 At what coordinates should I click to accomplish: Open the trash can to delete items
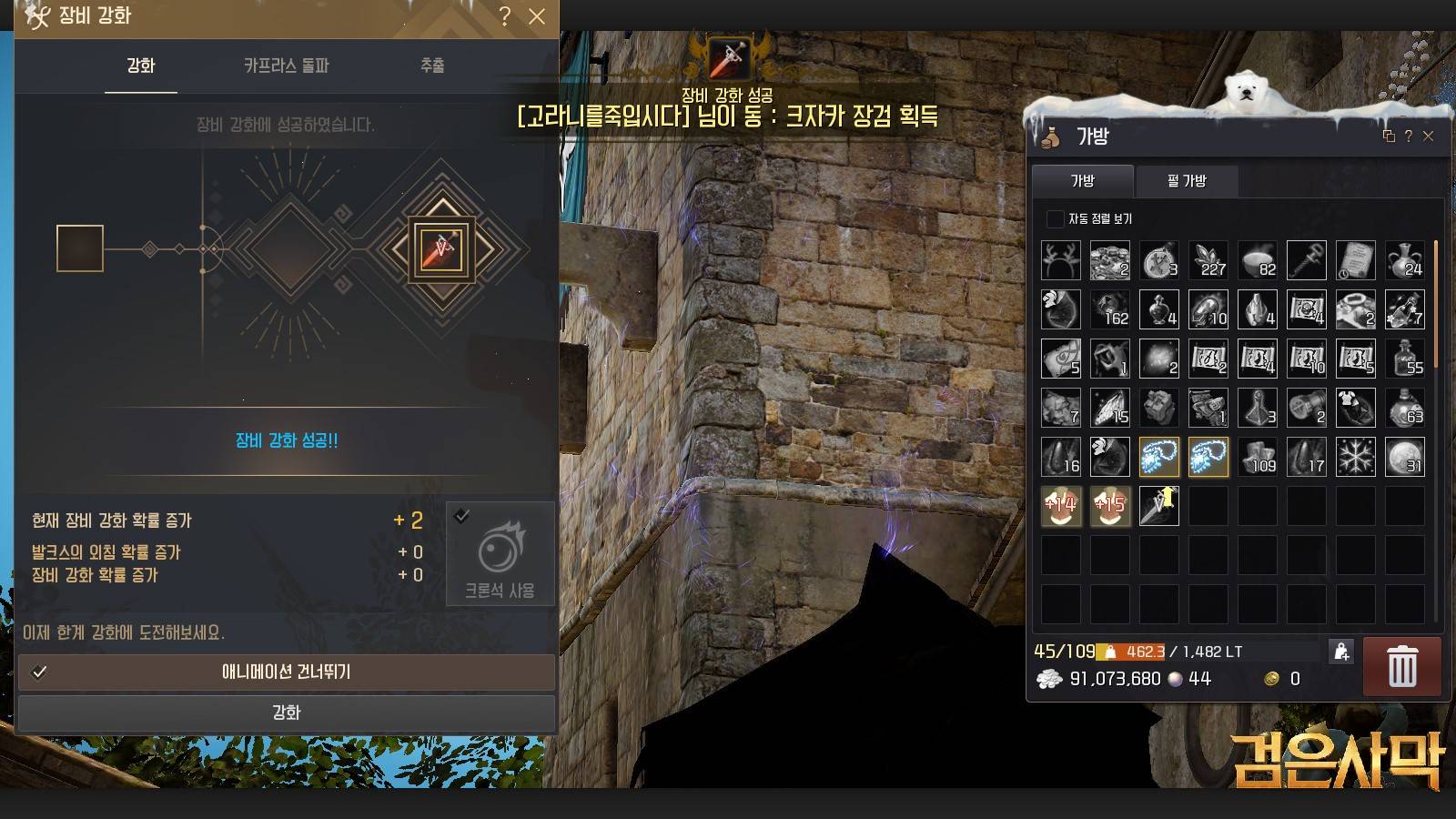1401,667
